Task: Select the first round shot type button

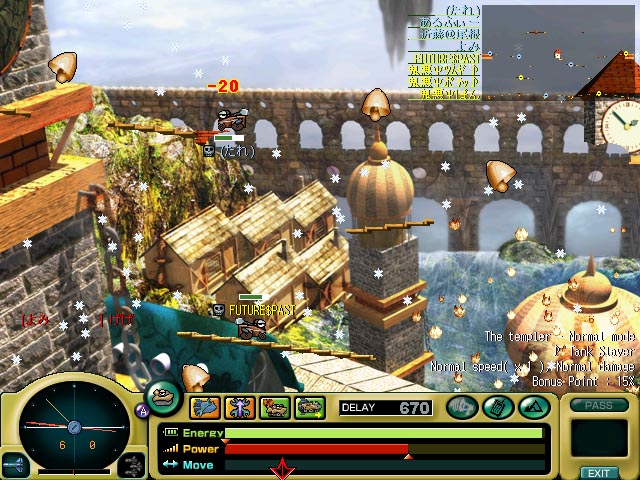Action: (x=461, y=407)
